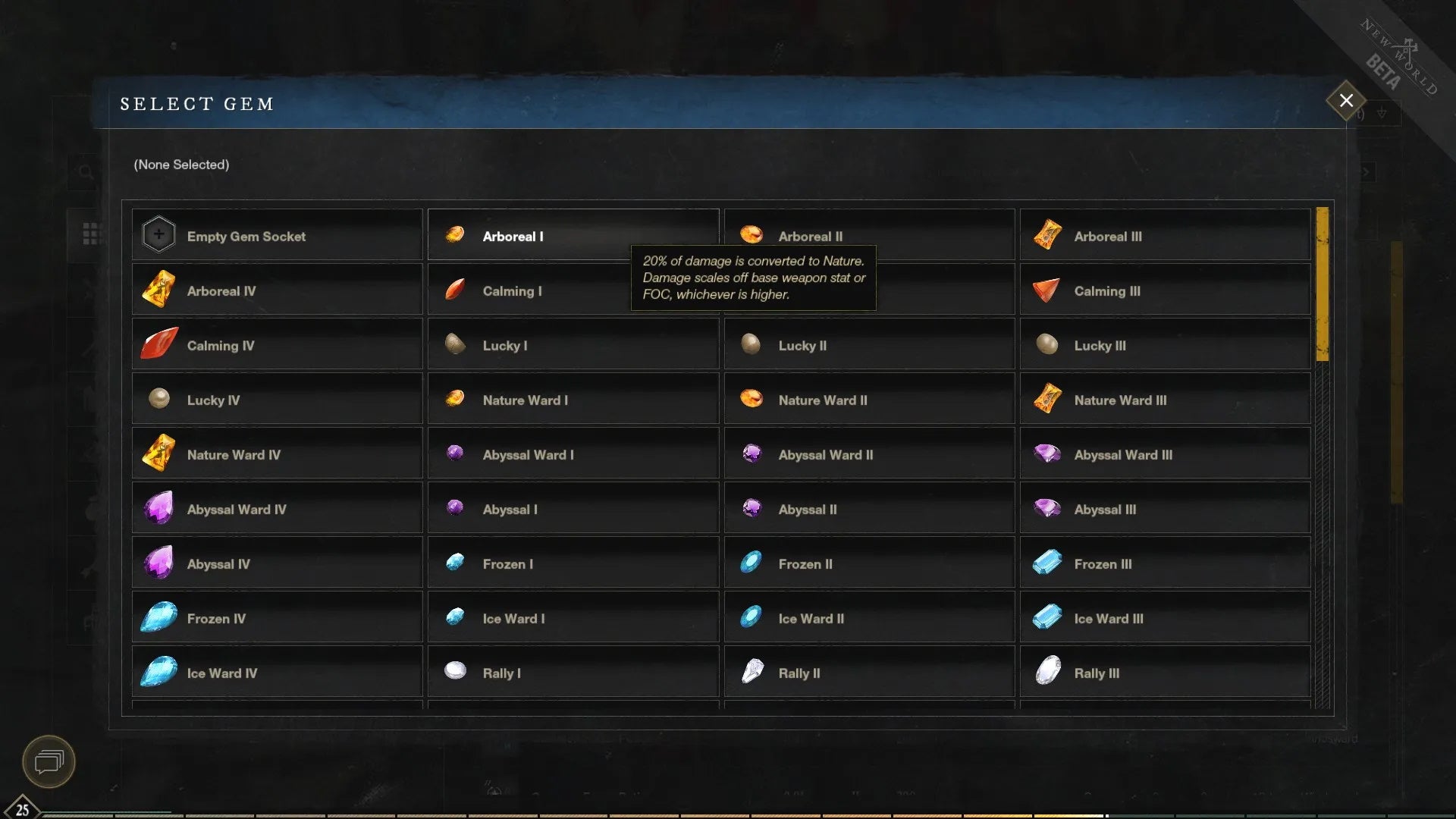Click the Arboreal I gem icon
Screen dimensions: 1456x819
455,234
